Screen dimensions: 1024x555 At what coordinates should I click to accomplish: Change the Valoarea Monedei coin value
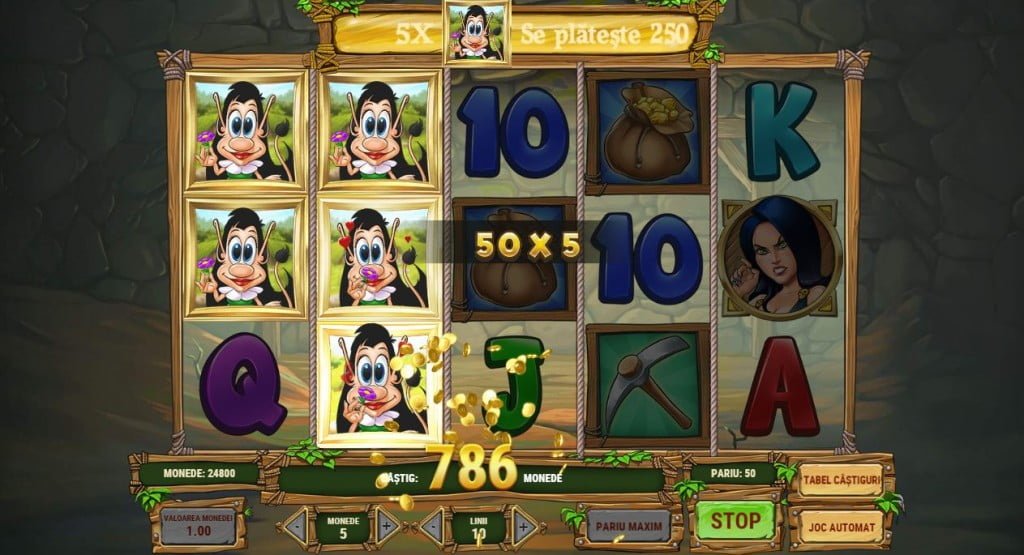[198, 524]
